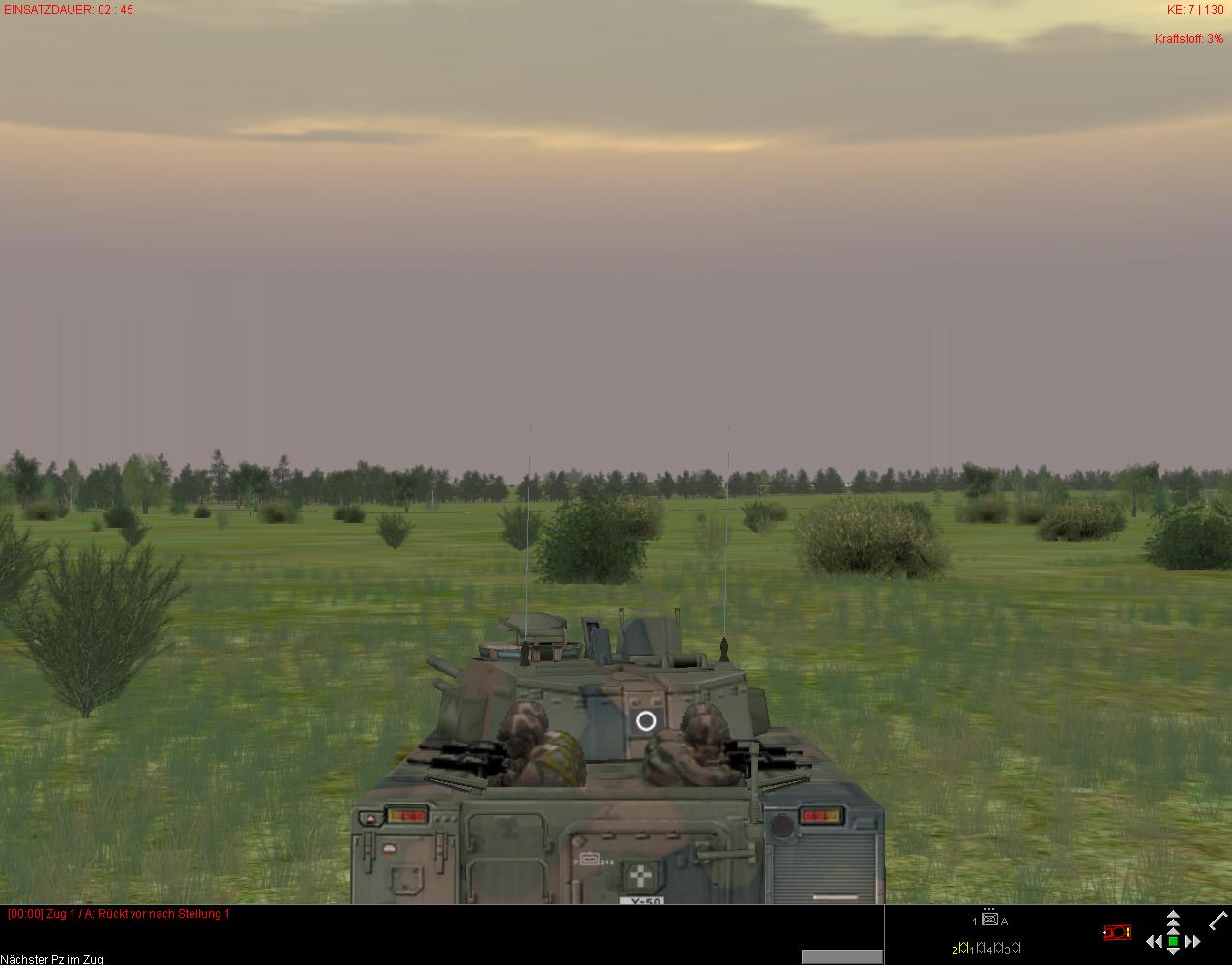This screenshot has width=1232, height=965.
Task: Click the double left arrow turn control
Action: click(x=1154, y=941)
